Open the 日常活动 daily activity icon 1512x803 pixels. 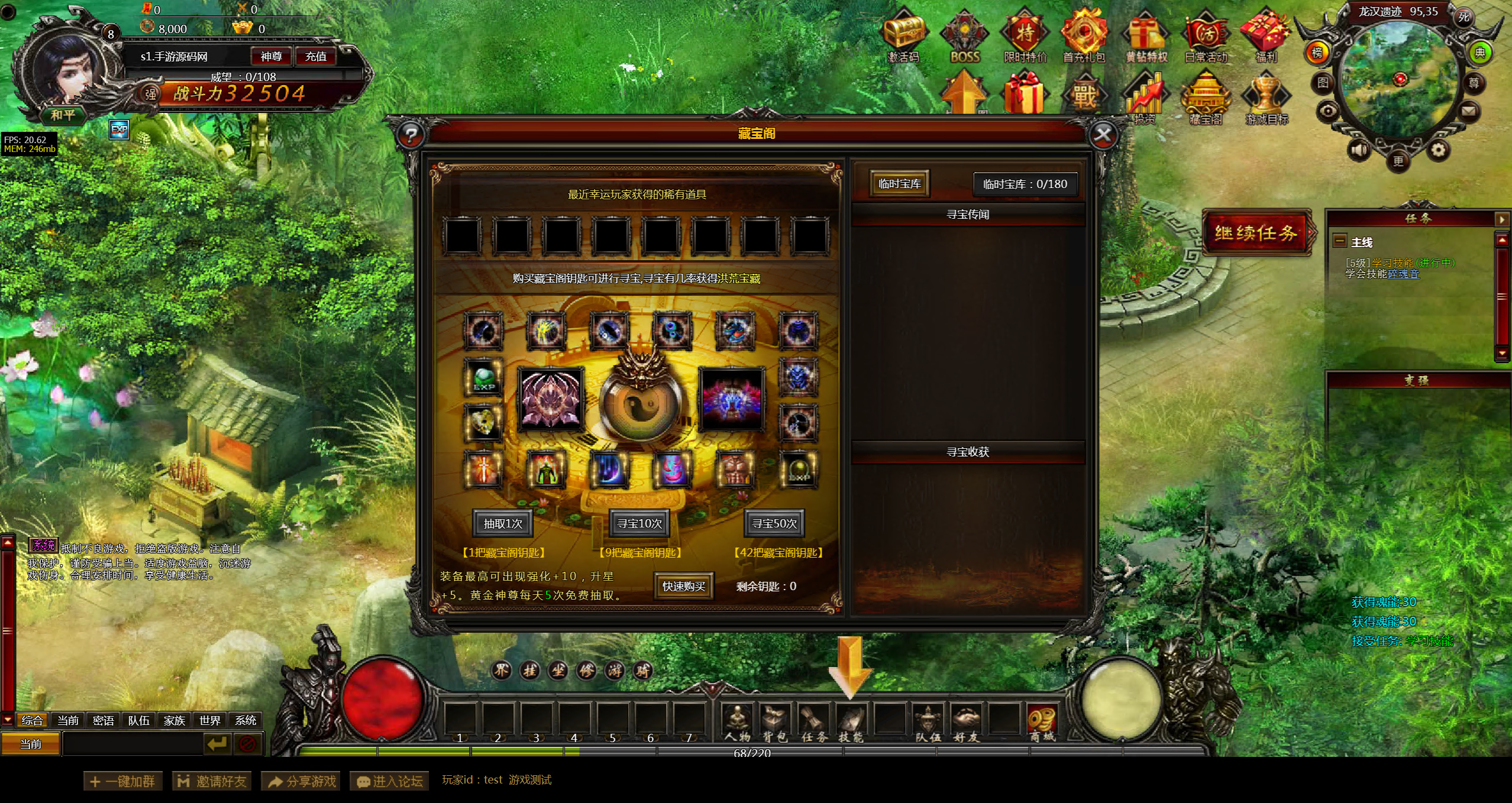[1206, 34]
